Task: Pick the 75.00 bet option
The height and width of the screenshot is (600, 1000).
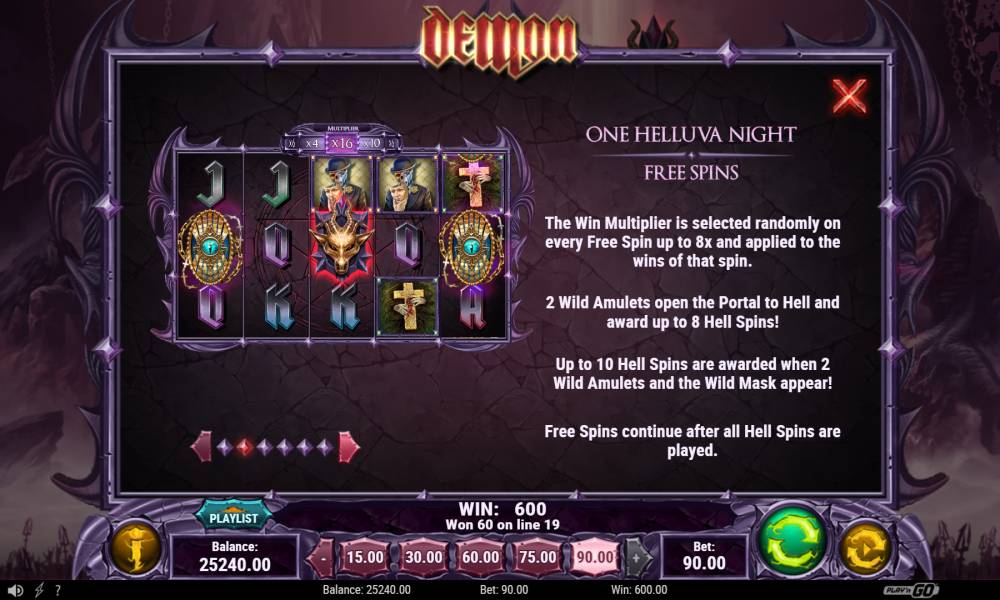Action: [539, 557]
